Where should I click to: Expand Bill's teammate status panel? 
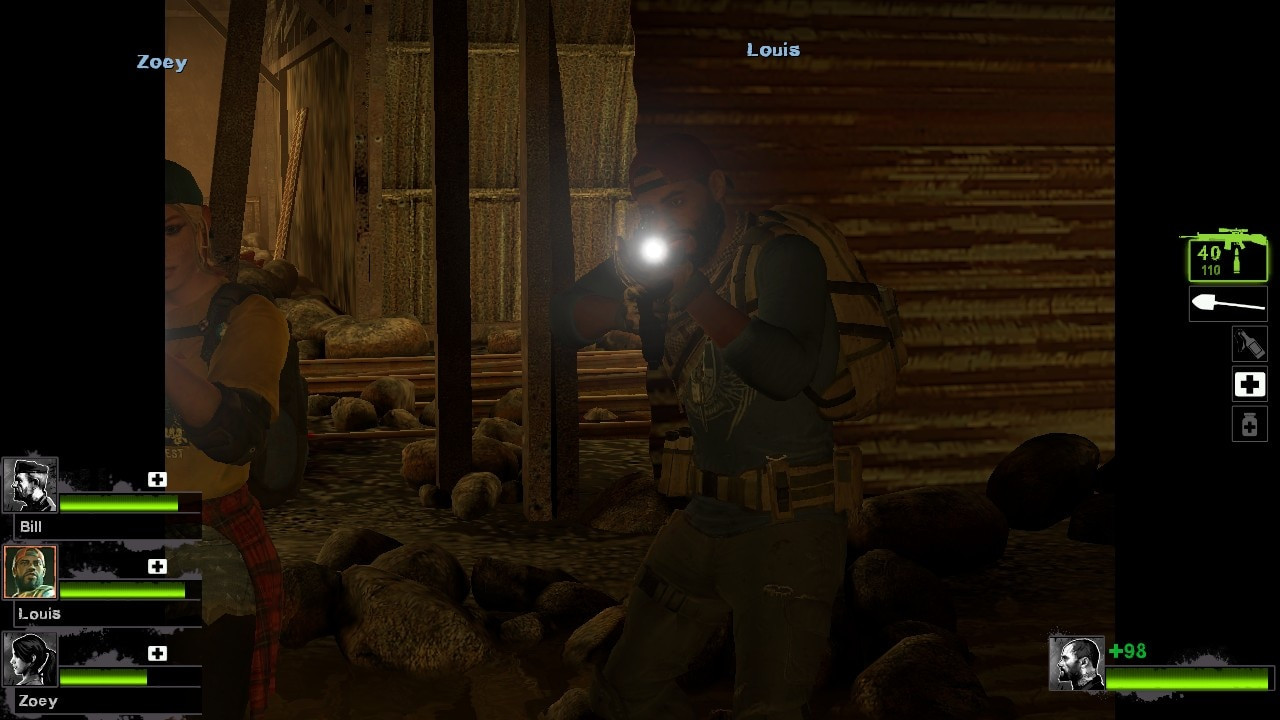point(100,490)
